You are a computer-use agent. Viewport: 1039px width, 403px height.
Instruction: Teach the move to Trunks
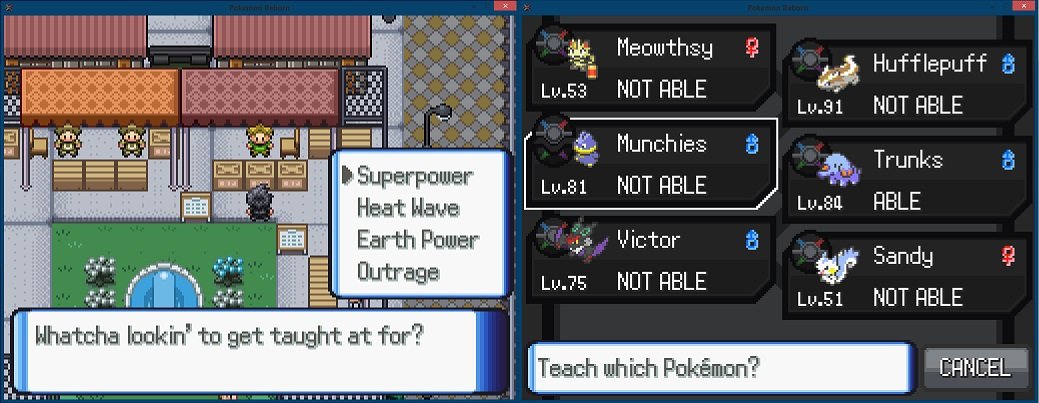point(906,181)
